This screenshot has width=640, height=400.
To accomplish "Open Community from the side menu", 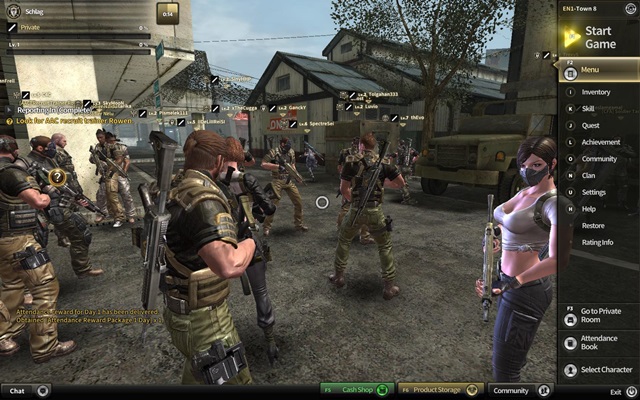I will pyautogui.click(x=596, y=159).
